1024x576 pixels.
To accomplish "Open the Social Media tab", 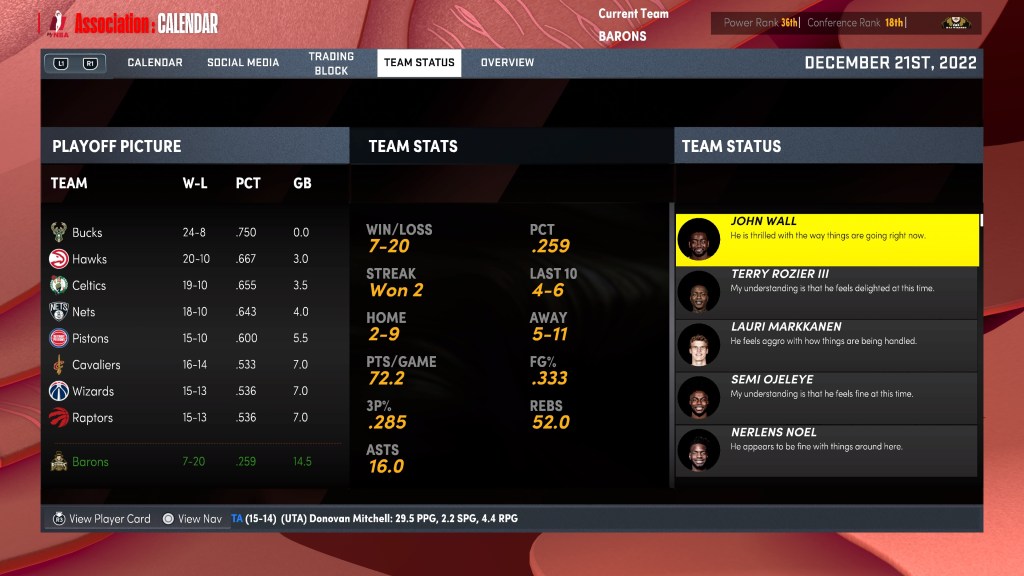I will 243,63.
